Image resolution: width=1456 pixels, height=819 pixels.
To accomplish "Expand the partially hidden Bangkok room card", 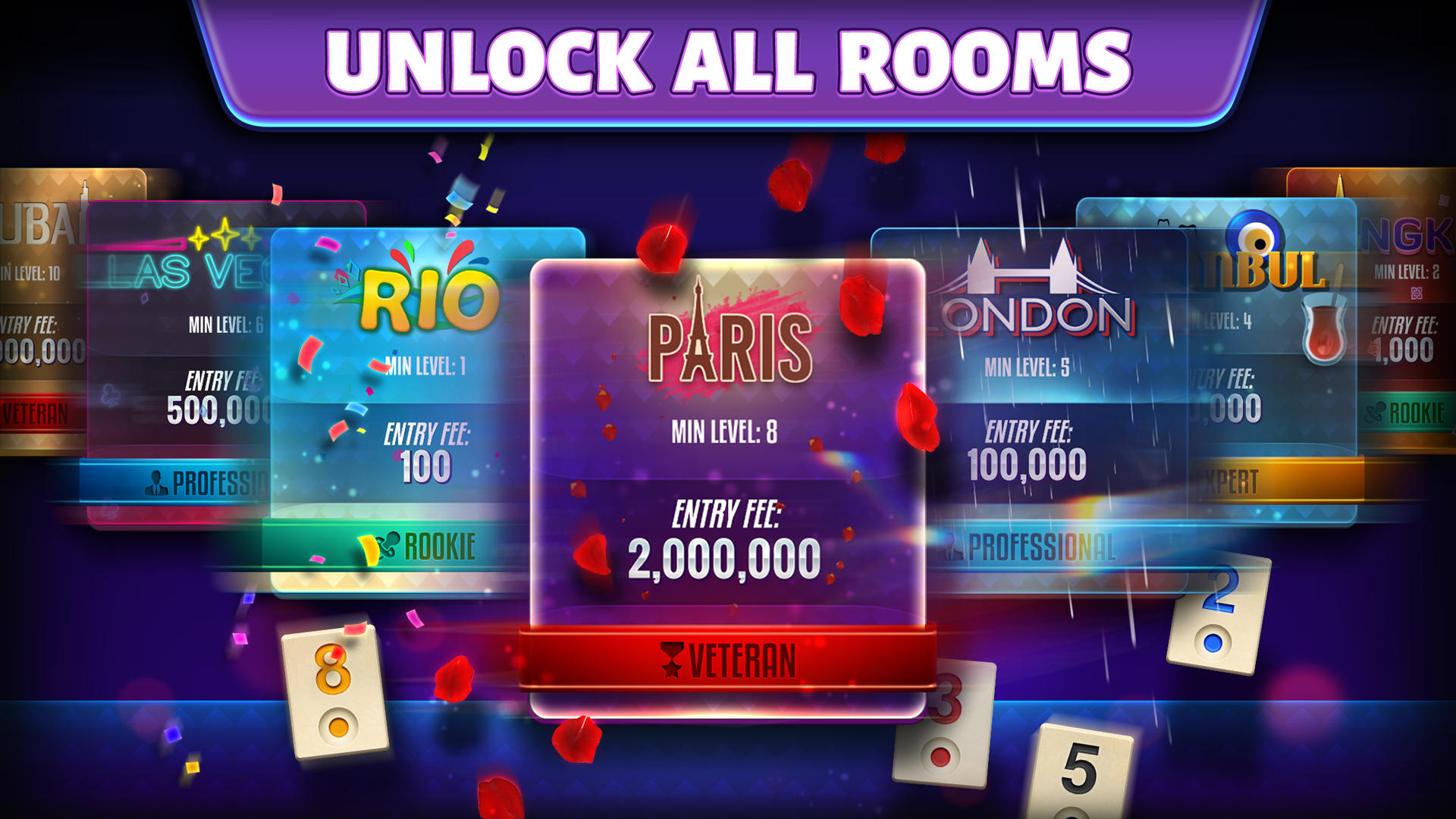I will (x=1418, y=303).
